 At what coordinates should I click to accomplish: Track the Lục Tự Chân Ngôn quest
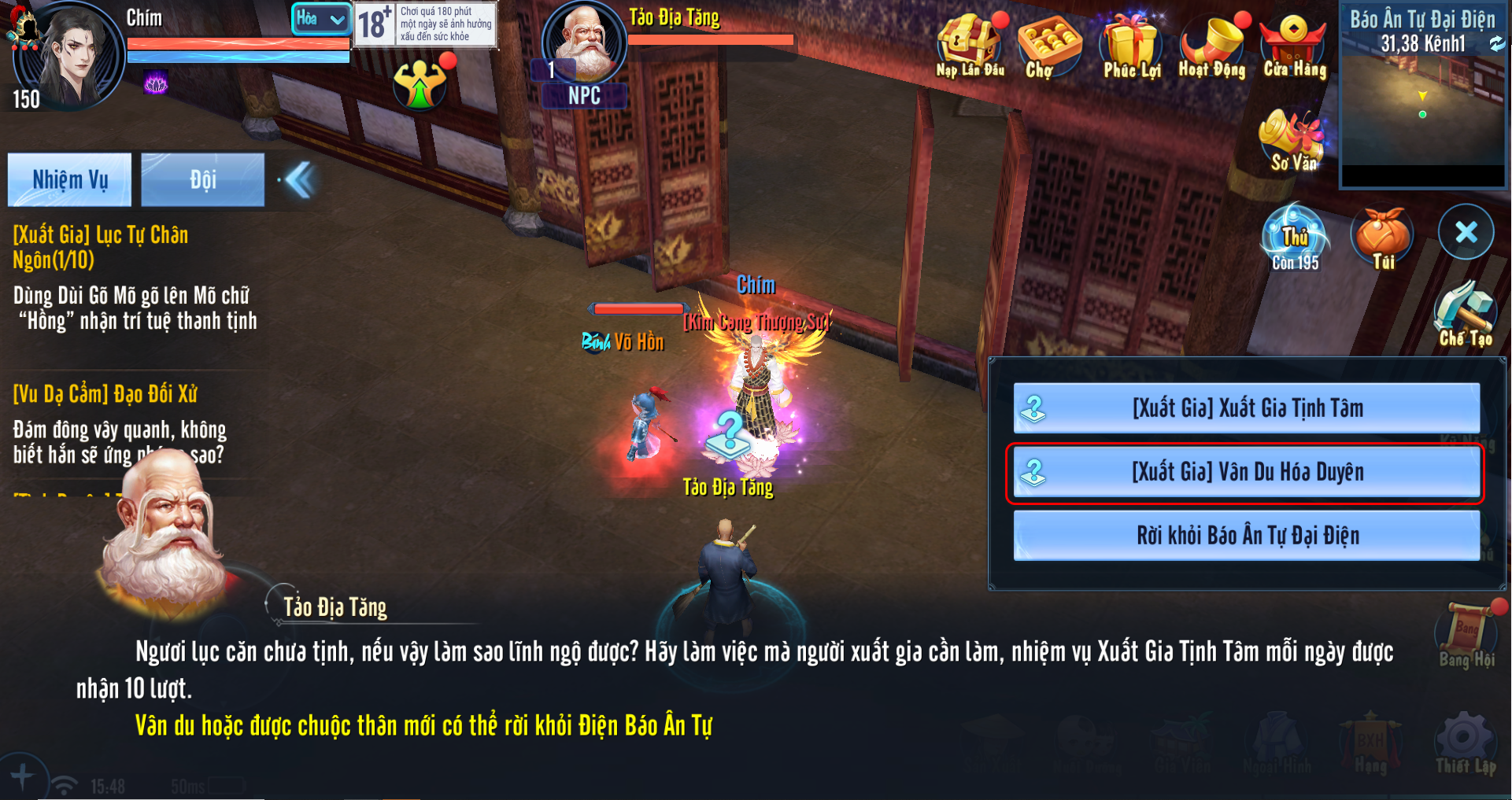[134, 277]
